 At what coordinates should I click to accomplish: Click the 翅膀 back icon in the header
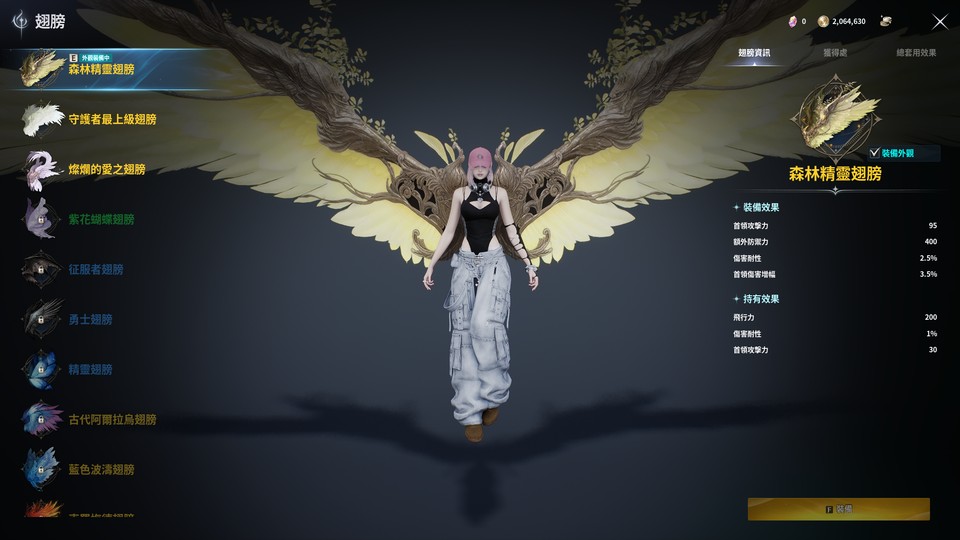click(x=20, y=21)
